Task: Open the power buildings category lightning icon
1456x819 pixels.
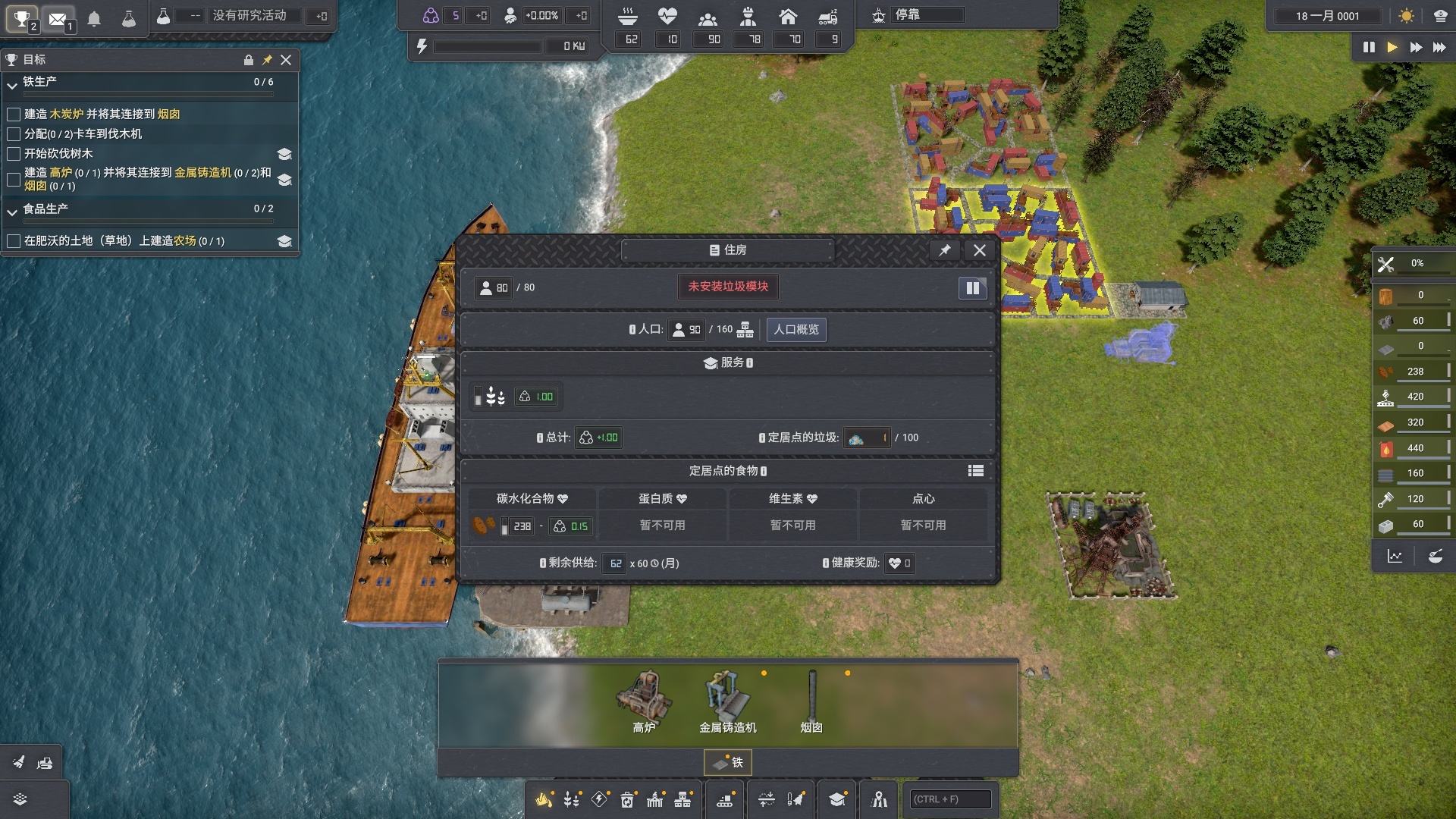Action: (x=599, y=799)
